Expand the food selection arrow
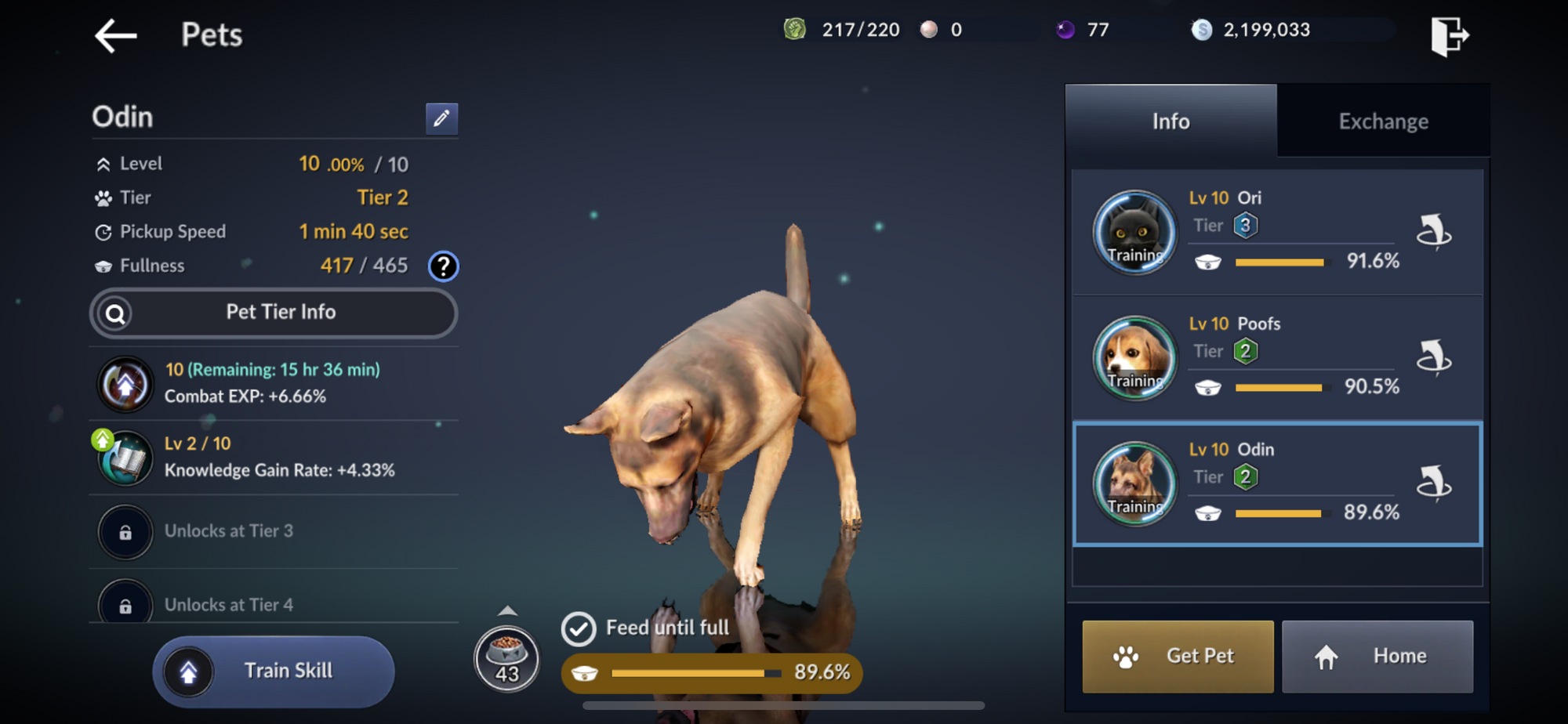The image size is (1568, 724). (507, 610)
